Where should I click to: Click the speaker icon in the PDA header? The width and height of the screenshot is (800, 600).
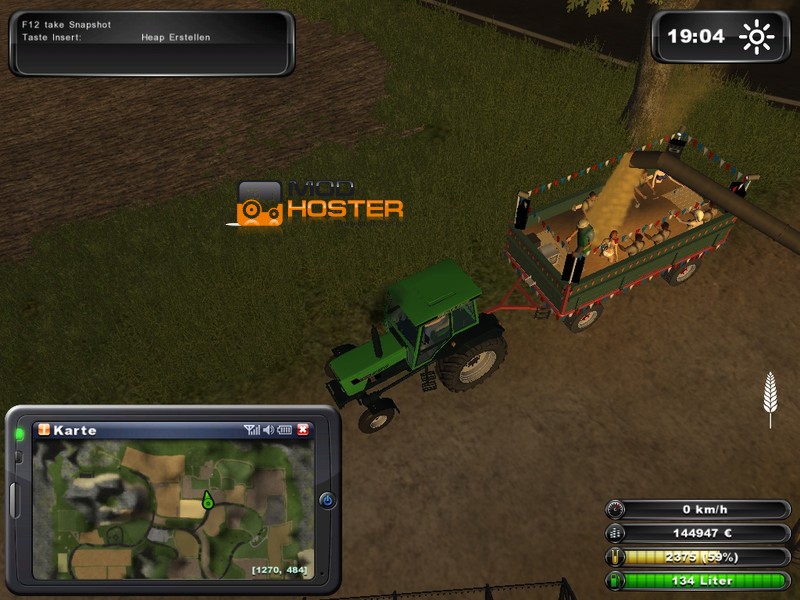[x=268, y=430]
